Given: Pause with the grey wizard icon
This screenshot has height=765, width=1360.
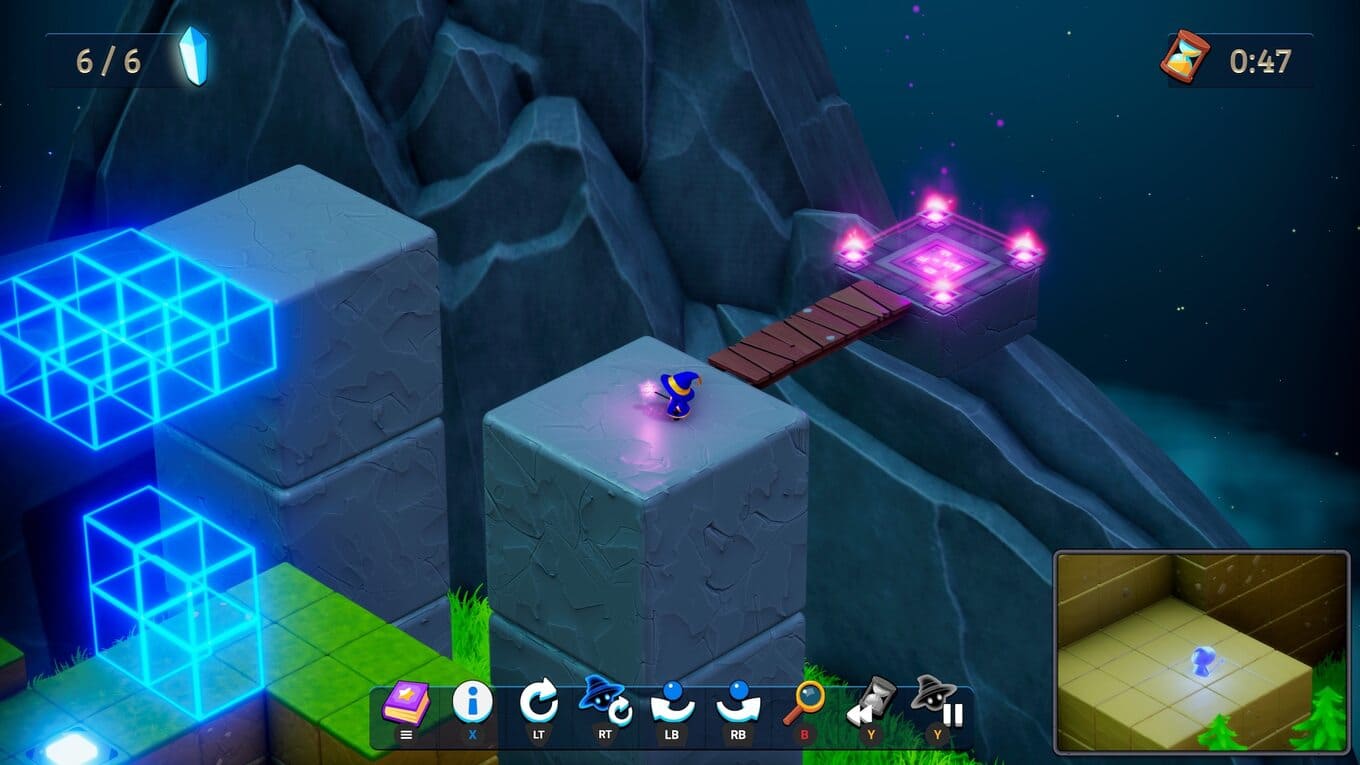Looking at the screenshot, I should pos(937,703).
